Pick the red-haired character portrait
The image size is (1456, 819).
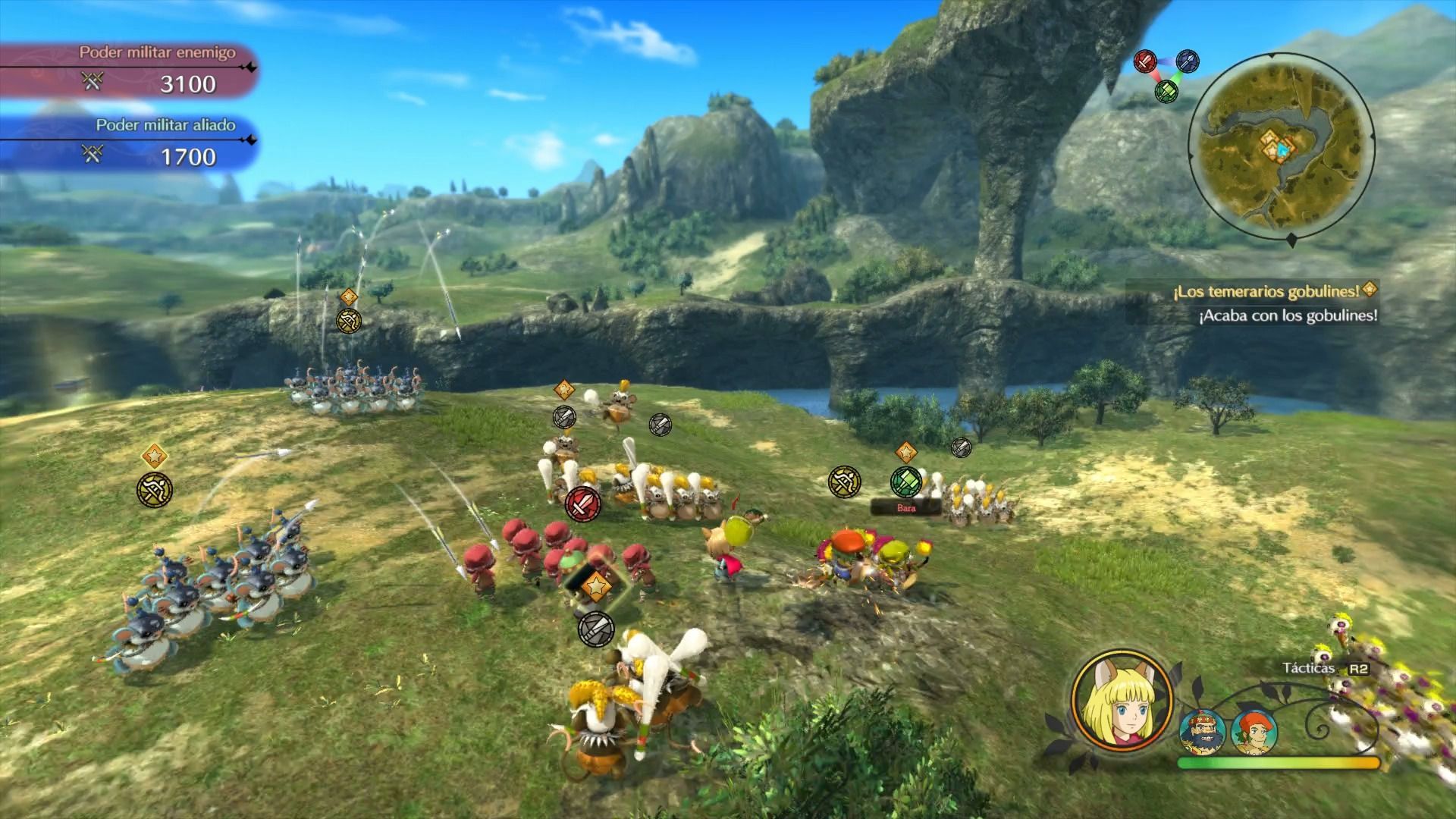click(1254, 732)
